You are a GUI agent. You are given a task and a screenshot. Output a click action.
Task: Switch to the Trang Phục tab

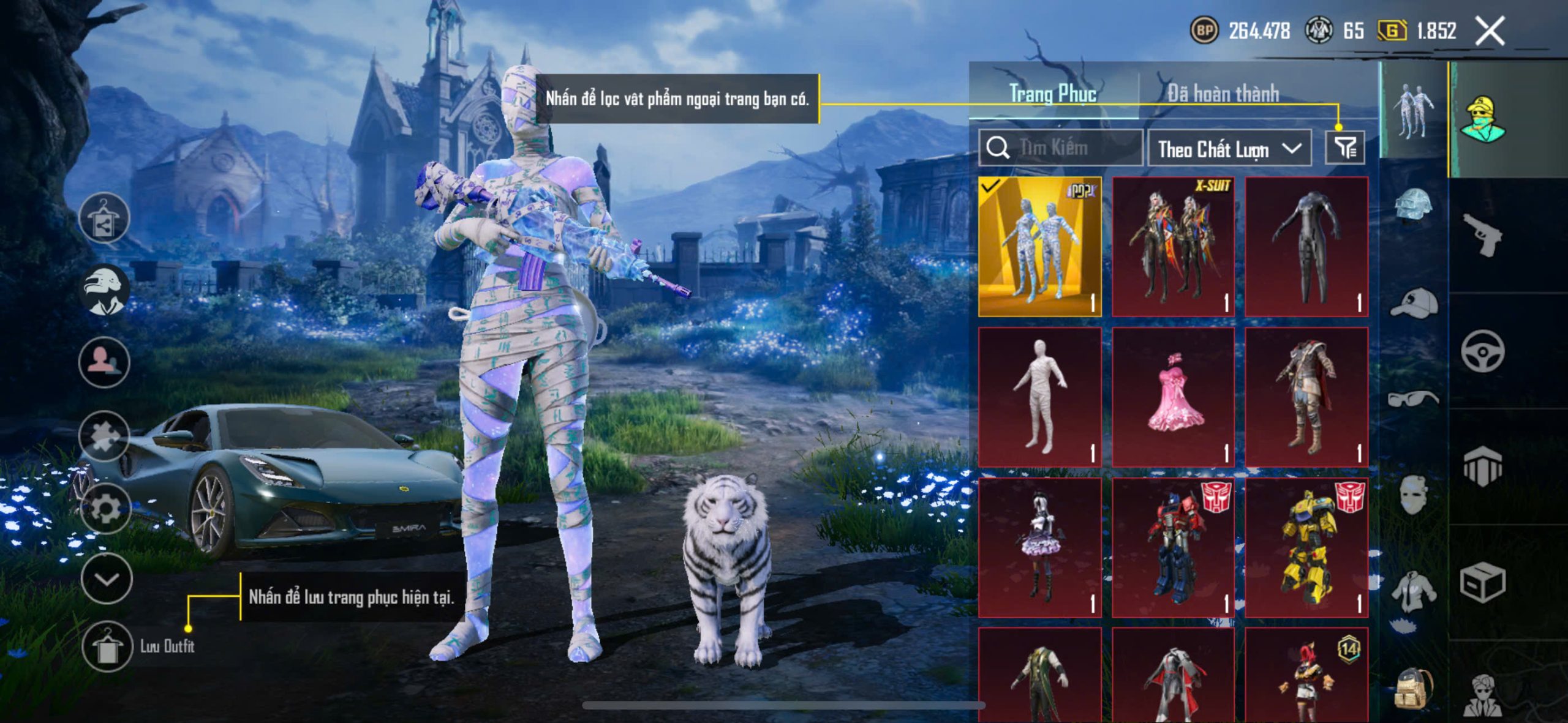point(1053,94)
